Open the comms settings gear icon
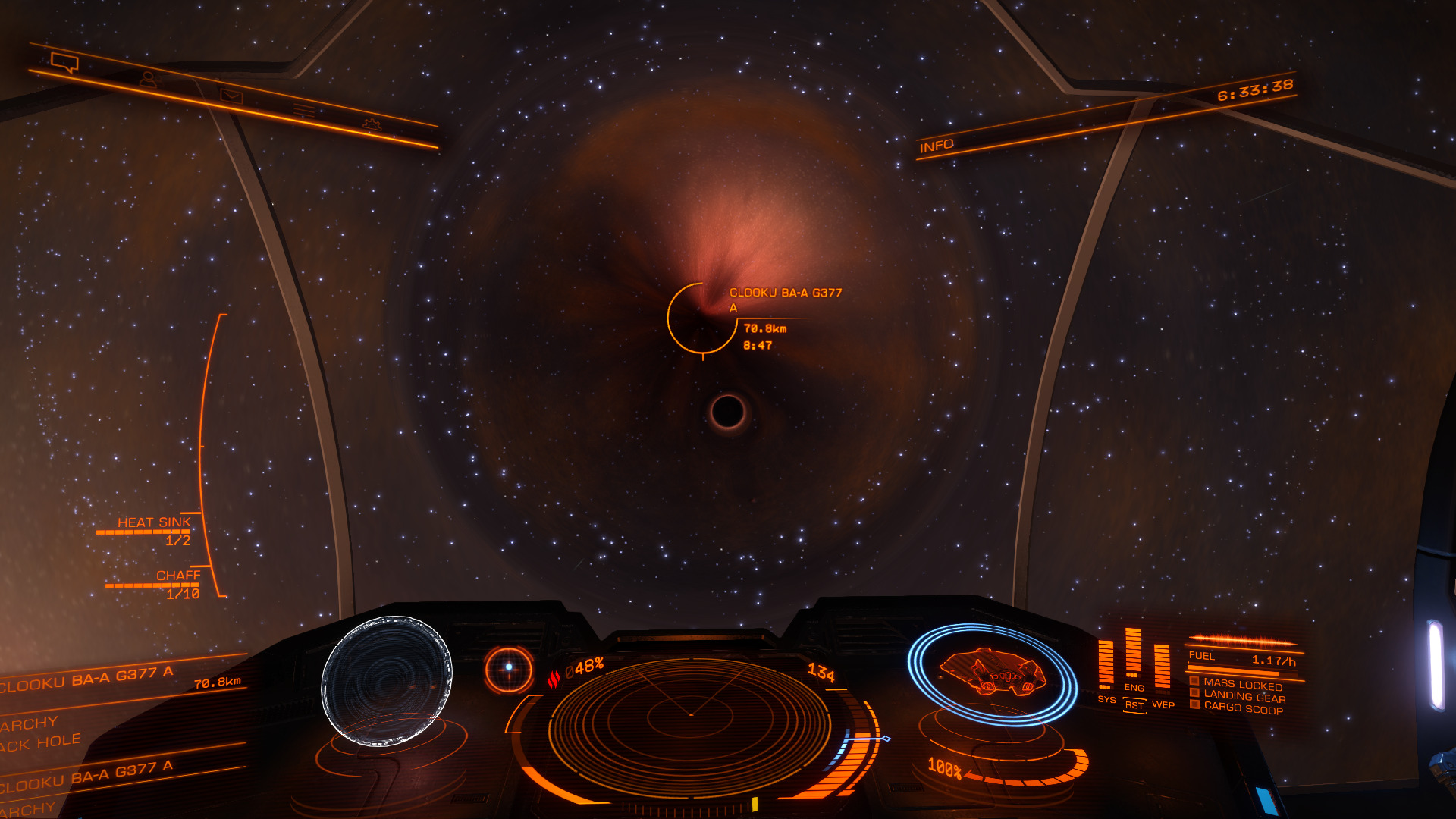The height and width of the screenshot is (819, 1456). point(372,124)
